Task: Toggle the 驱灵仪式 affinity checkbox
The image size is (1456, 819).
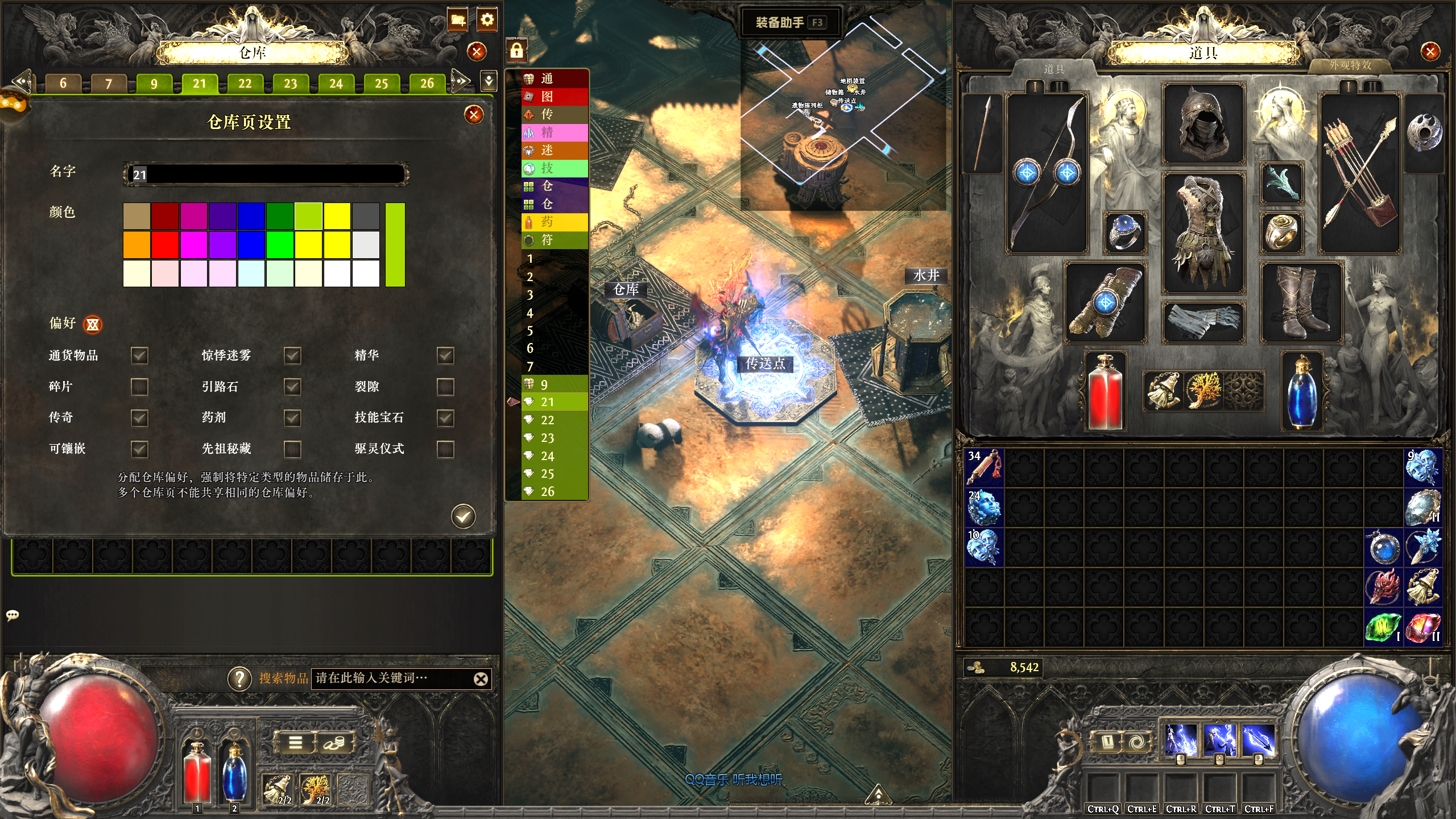Action: [x=445, y=449]
